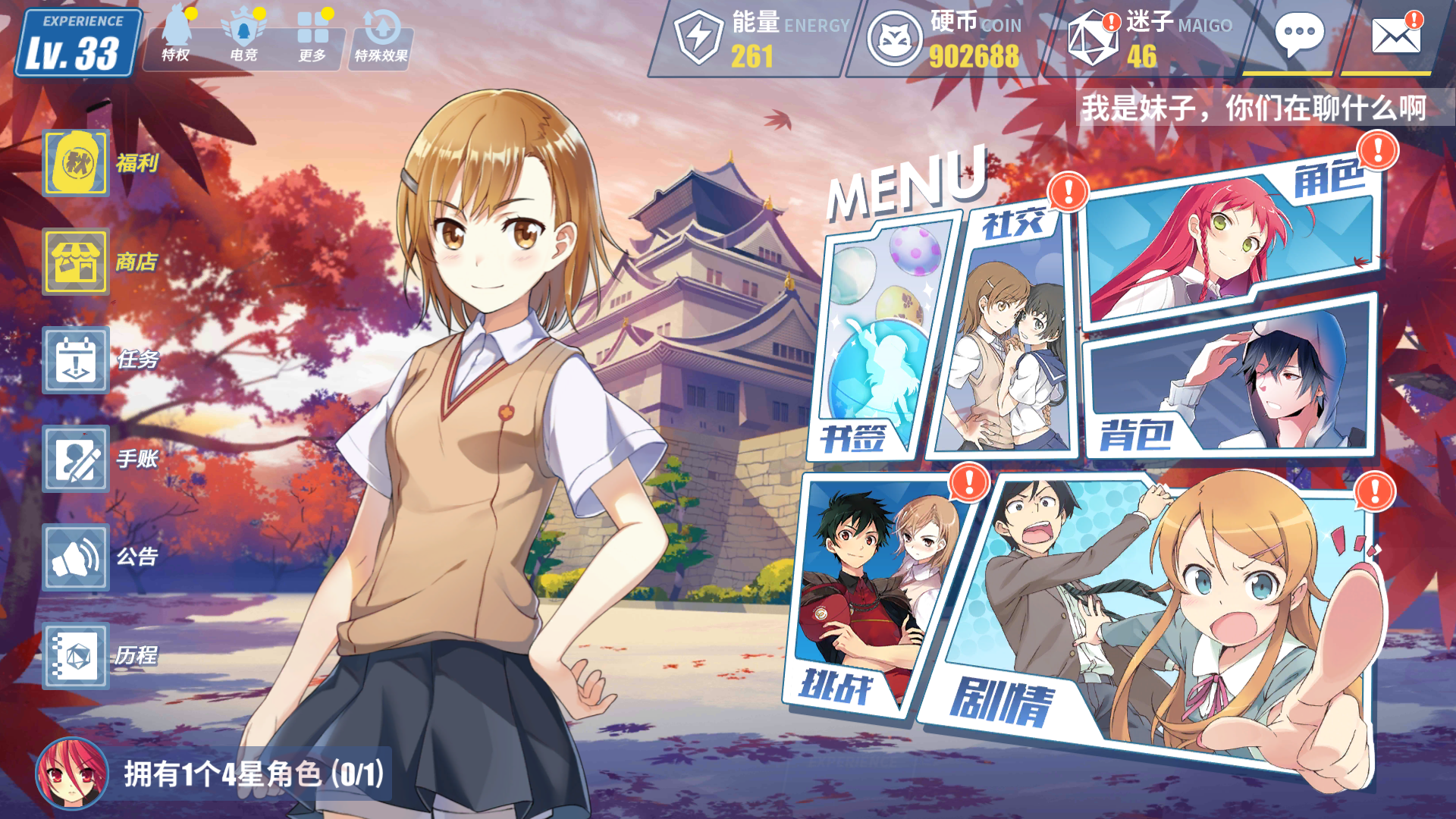Screen dimensions: 1456x819
Task: Open the chat speech bubble
Action: click(x=1299, y=36)
